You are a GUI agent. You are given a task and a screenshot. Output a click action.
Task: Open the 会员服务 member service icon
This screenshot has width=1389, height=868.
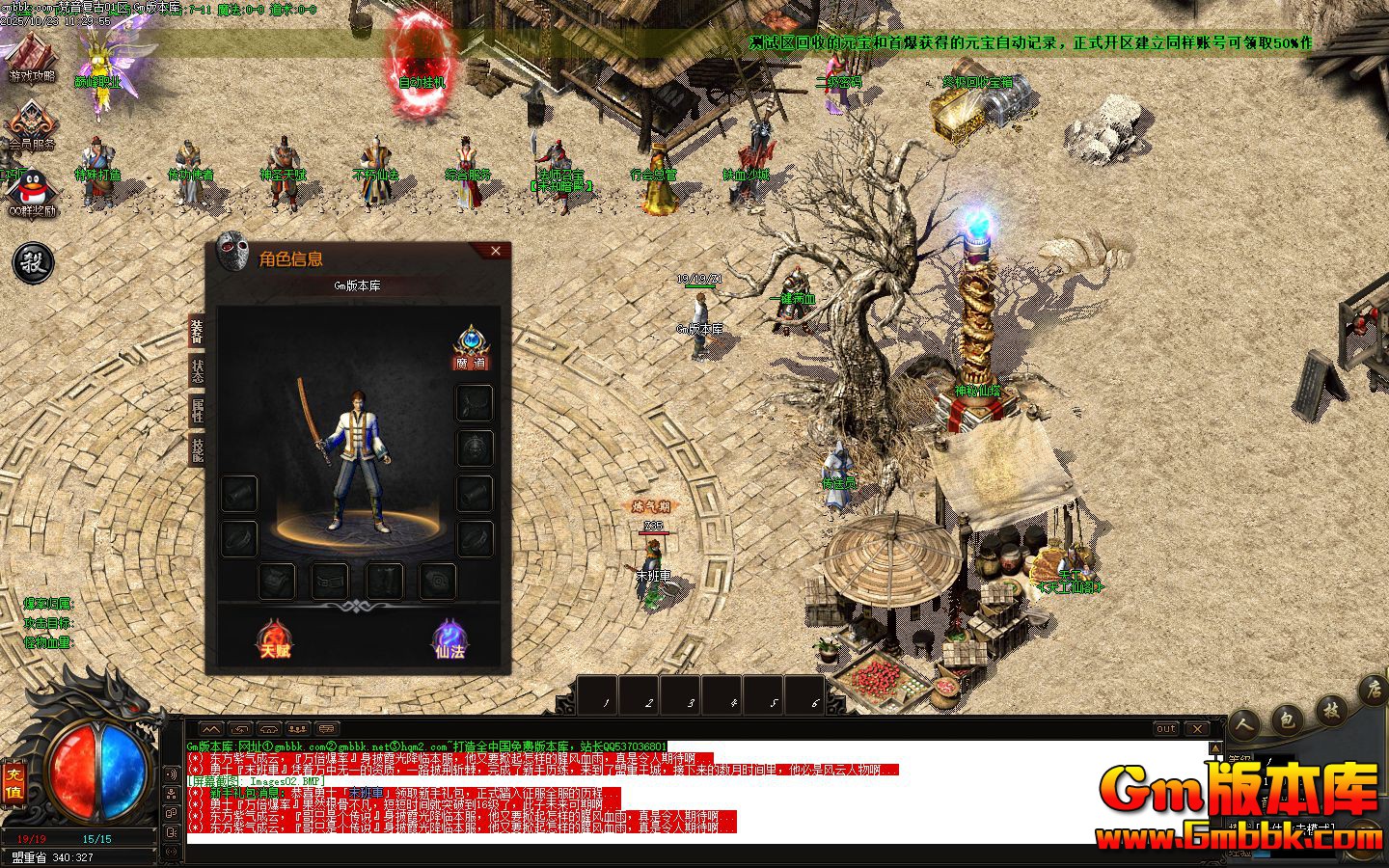tap(32, 125)
